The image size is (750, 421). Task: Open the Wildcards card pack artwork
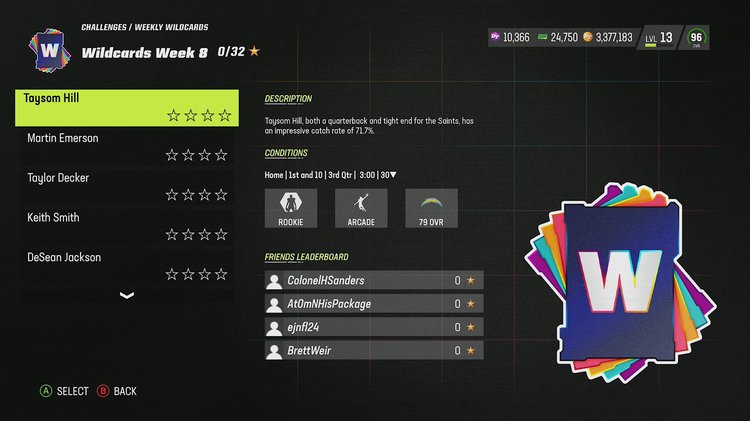pyautogui.click(x=618, y=281)
